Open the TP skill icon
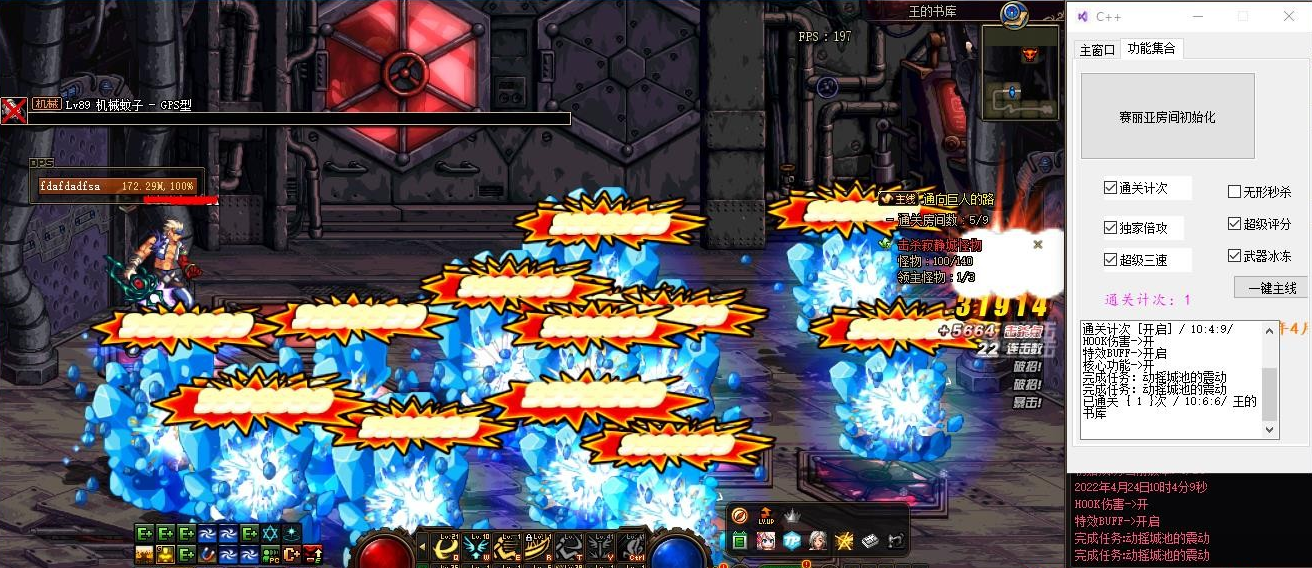This screenshot has width=1312, height=568. click(x=792, y=541)
